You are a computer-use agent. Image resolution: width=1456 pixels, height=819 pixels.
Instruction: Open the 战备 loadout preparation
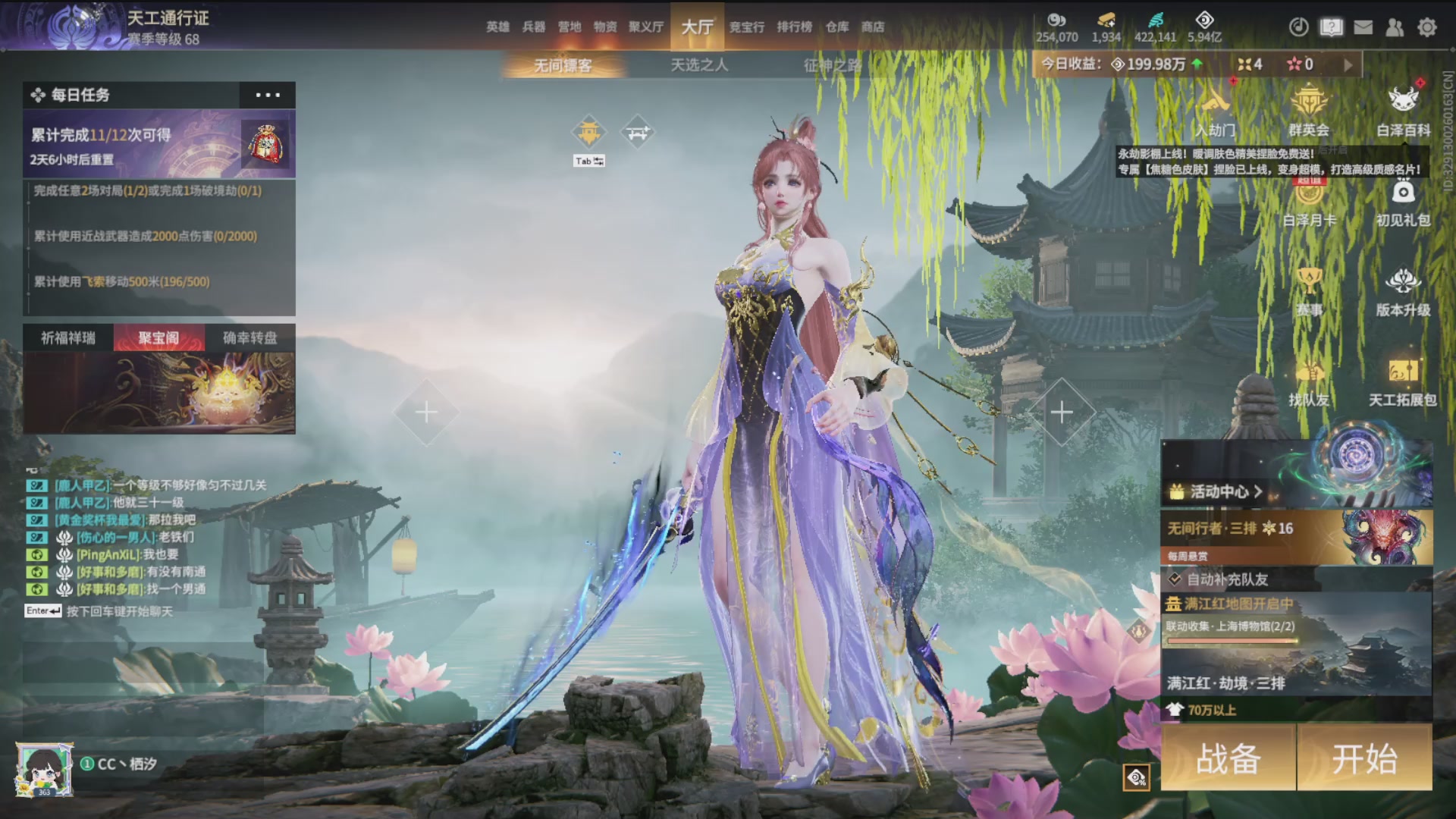pos(1228,758)
